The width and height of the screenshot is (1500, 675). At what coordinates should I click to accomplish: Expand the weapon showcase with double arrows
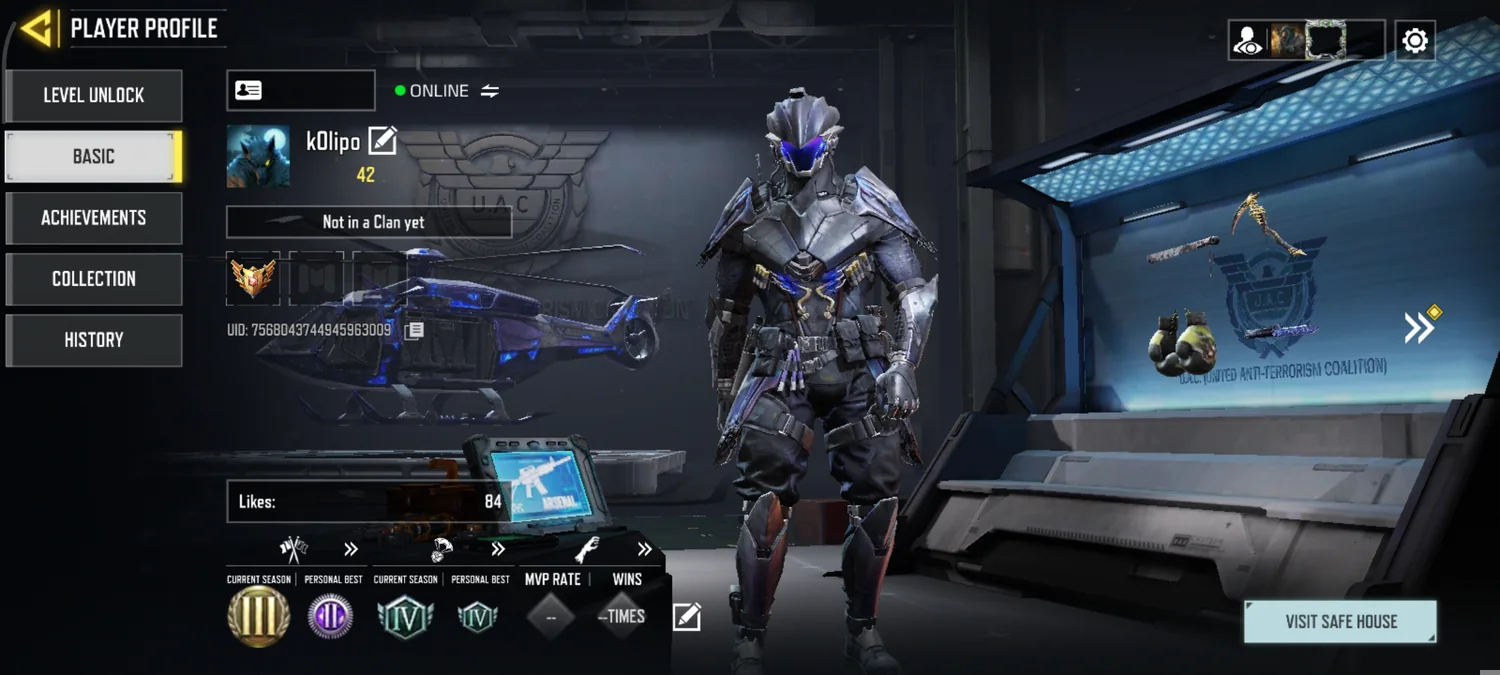(1420, 327)
